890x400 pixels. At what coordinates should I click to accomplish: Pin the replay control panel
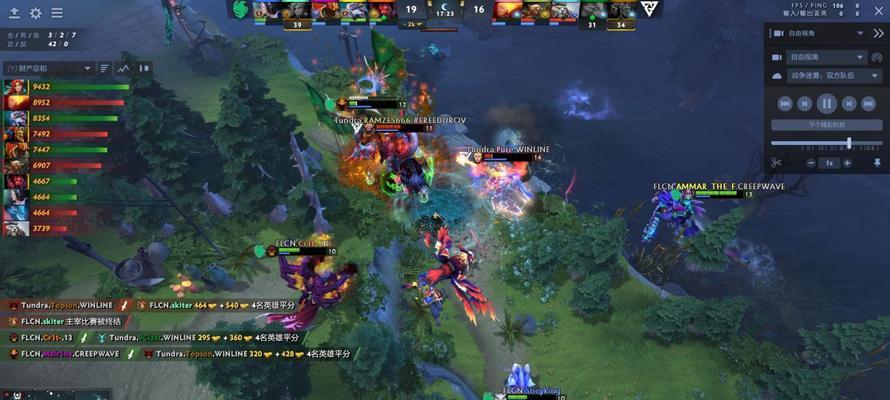click(877, 162)
